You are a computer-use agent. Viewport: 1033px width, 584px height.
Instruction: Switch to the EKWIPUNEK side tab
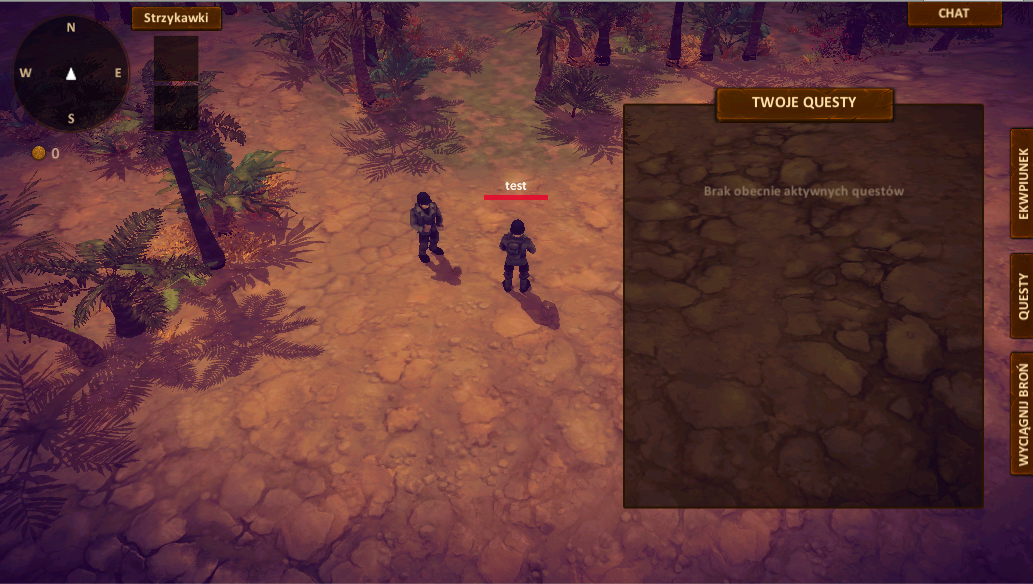[x=1022, y=183]
